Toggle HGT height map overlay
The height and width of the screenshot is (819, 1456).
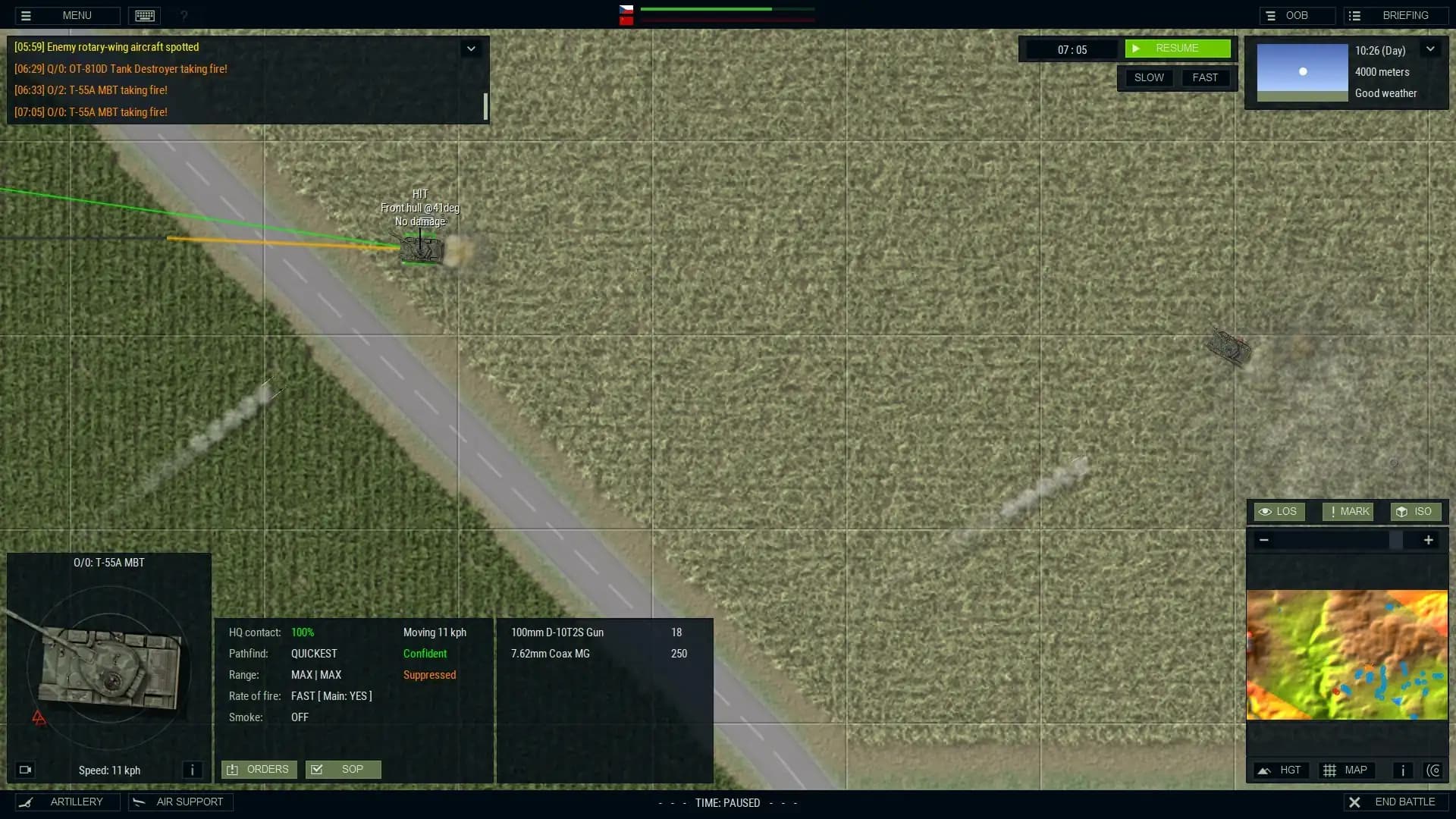pos(1281,770)
